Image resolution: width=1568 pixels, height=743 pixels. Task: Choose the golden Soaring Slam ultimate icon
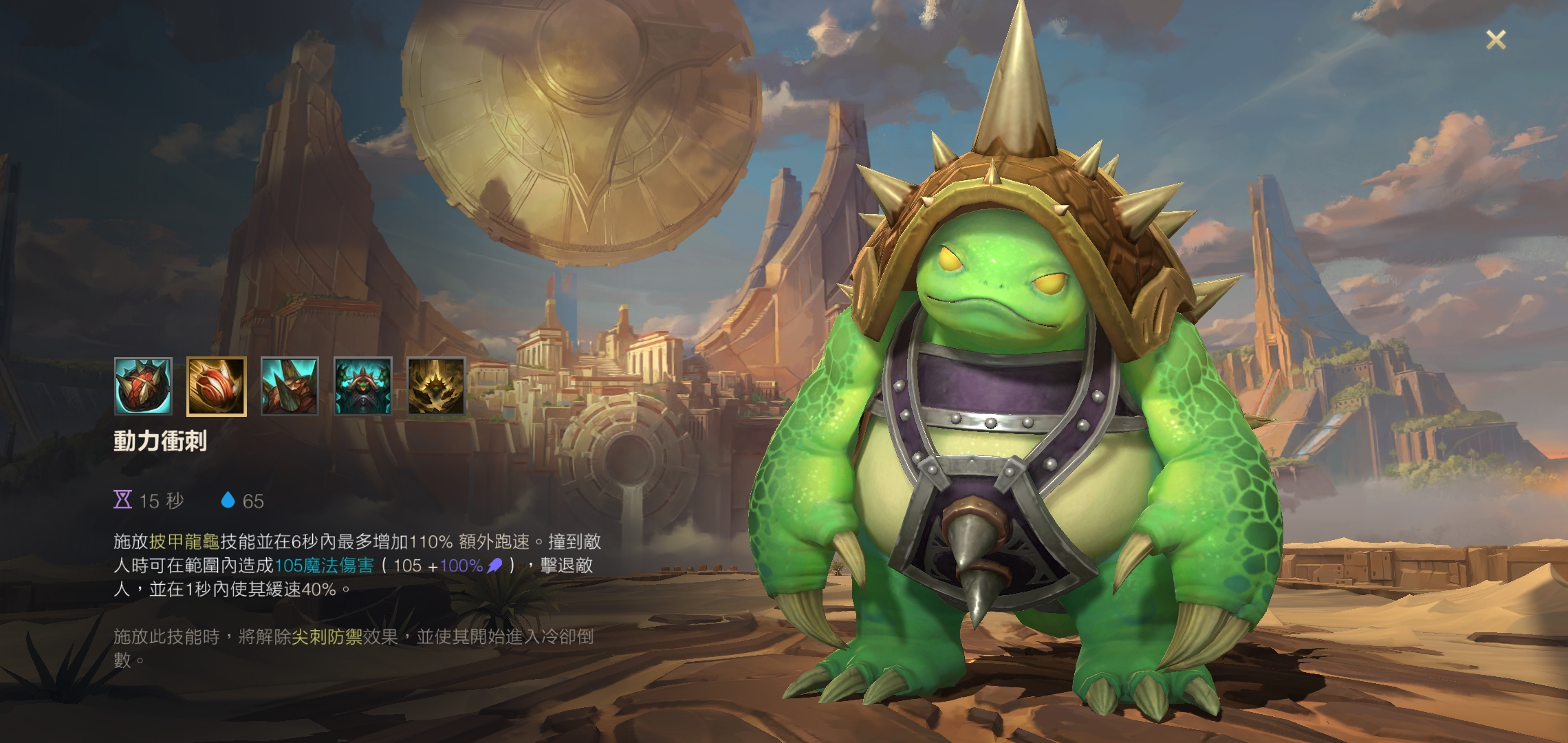tap(436, 387)
